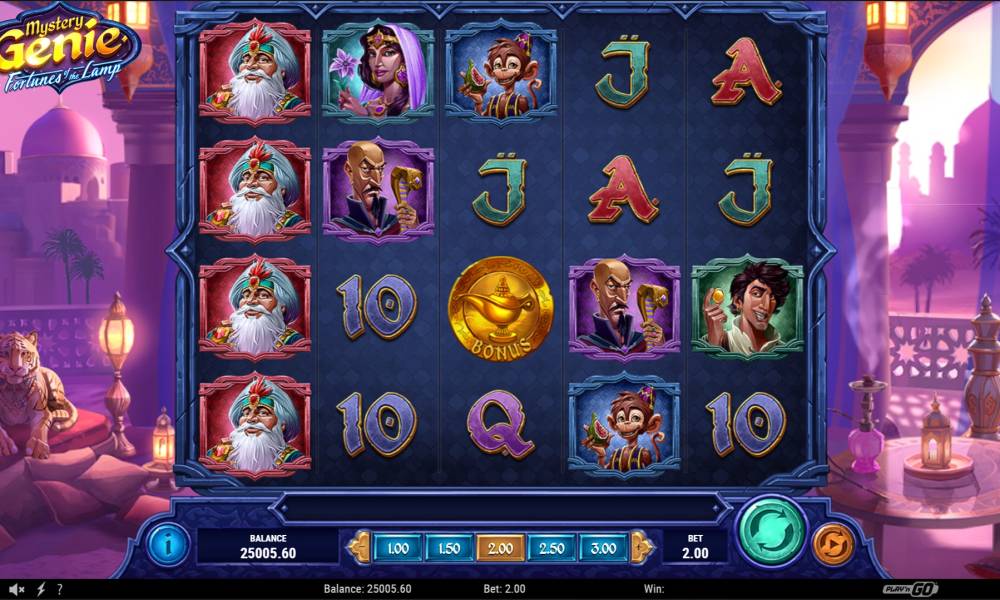Open the orange autoplay button
The image size is (1000, 600).
coord(832,546)
